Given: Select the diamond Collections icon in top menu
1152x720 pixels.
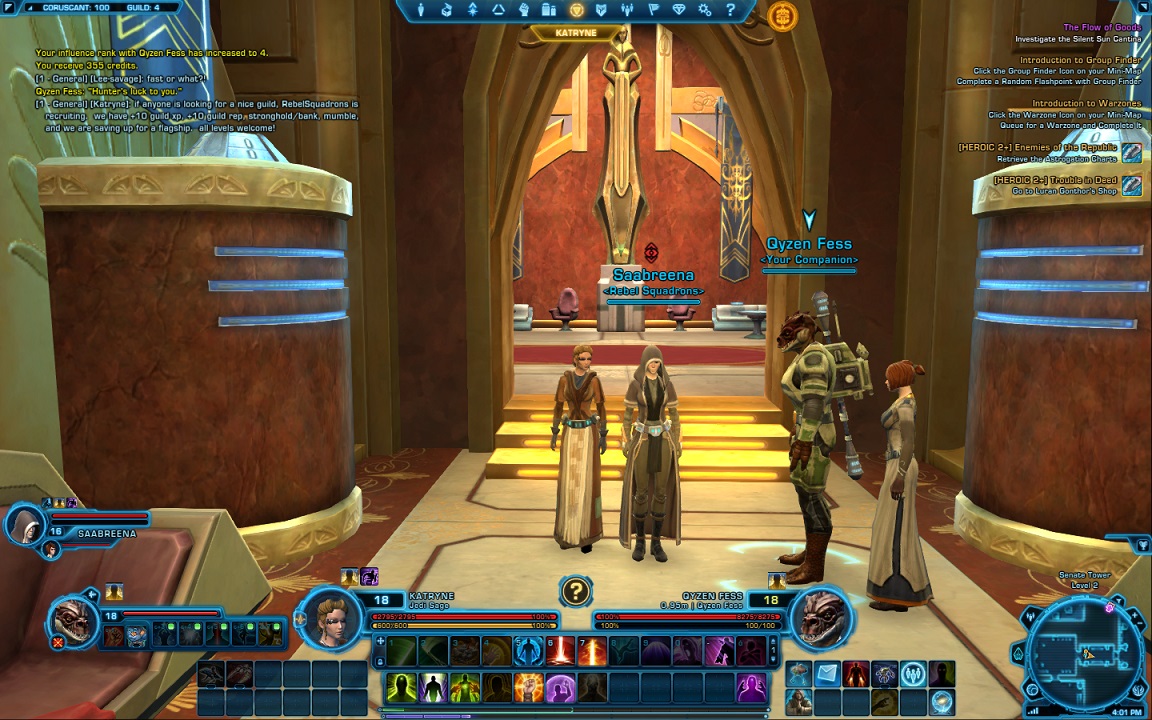Looking at the screenshot, I should 680,10.
